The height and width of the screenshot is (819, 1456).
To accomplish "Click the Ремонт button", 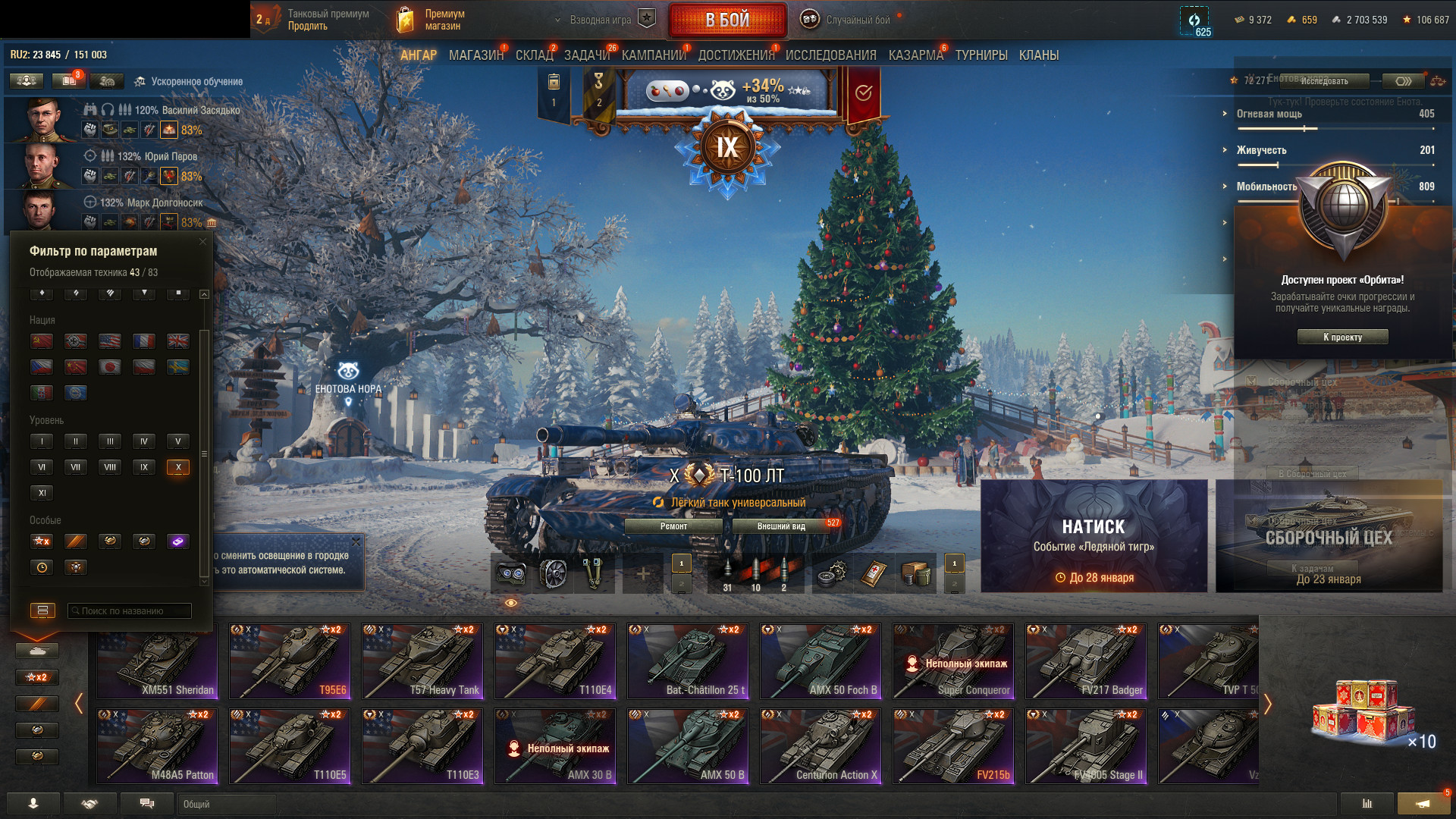I will click(x=673, y=526).
